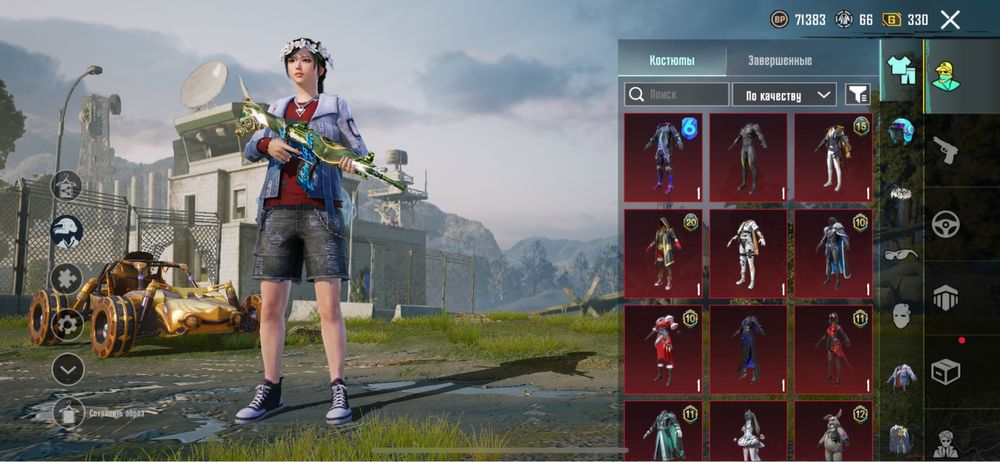Click the gear settings icon
This screenshot has width=1000, height=462.
tap(68, 323)
